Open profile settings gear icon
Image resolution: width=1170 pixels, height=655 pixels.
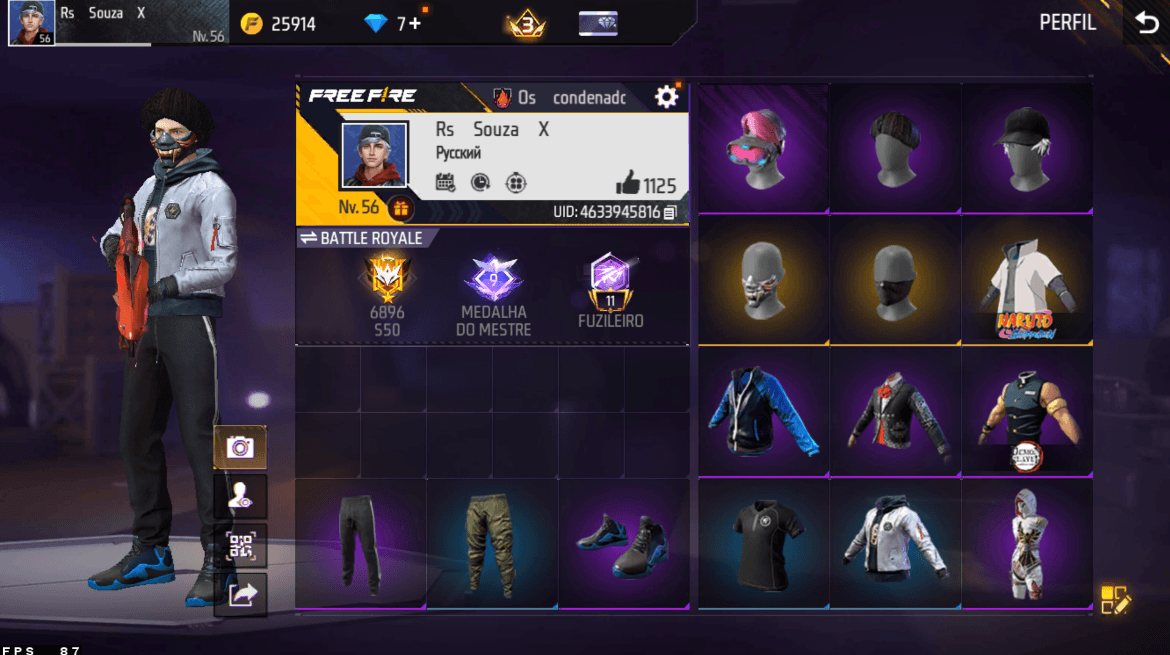pos(666,97)
